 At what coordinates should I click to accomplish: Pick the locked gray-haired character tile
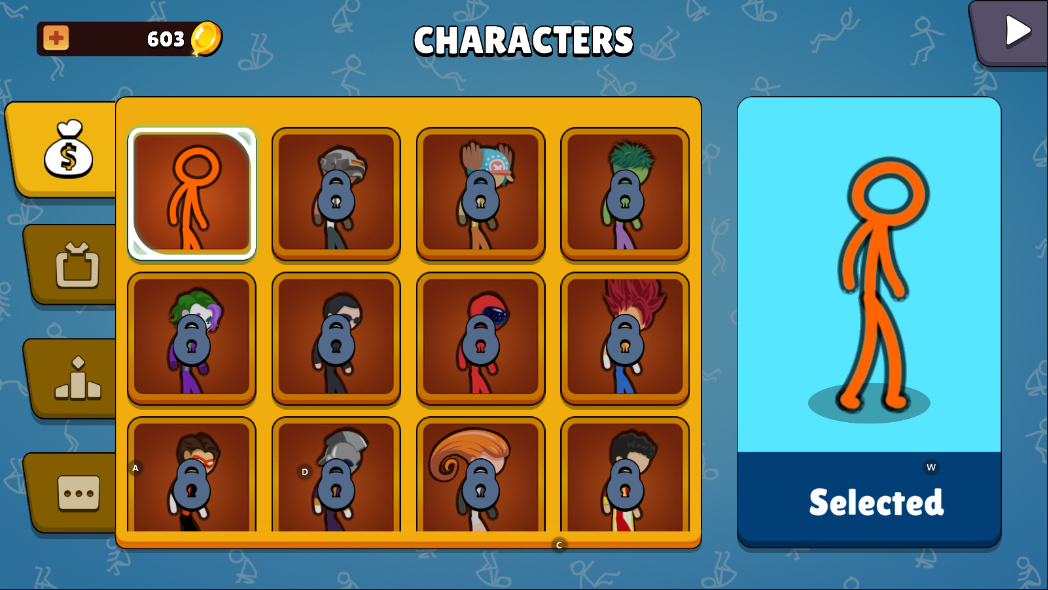(x=336, y=476)
